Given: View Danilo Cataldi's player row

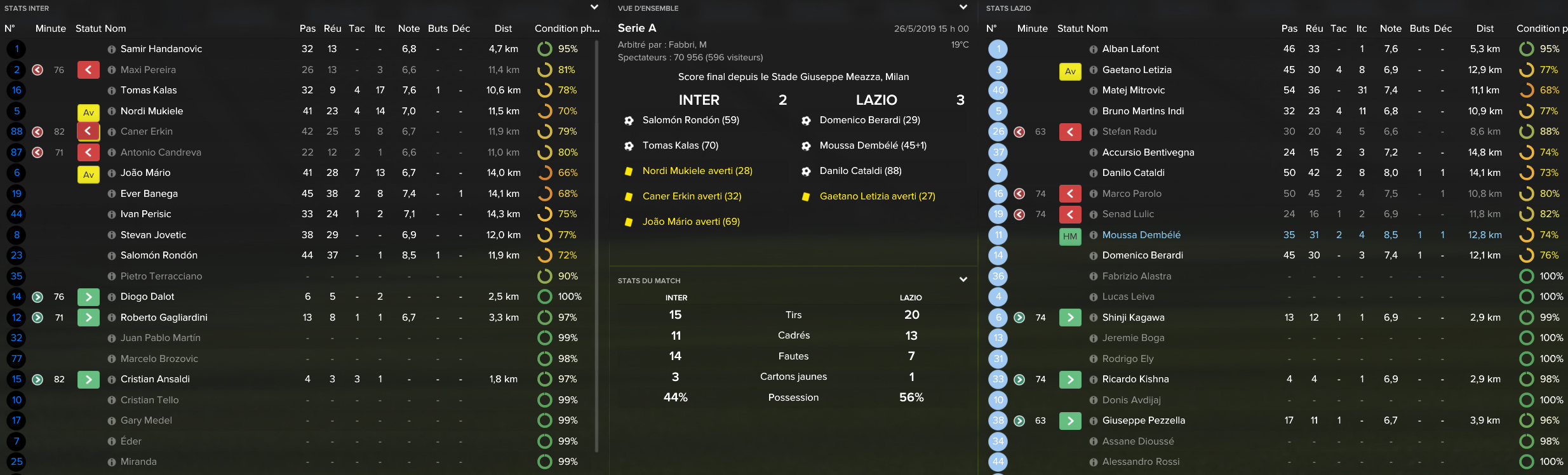Looking at the screenshot, I should click(x=1134, y=173).
